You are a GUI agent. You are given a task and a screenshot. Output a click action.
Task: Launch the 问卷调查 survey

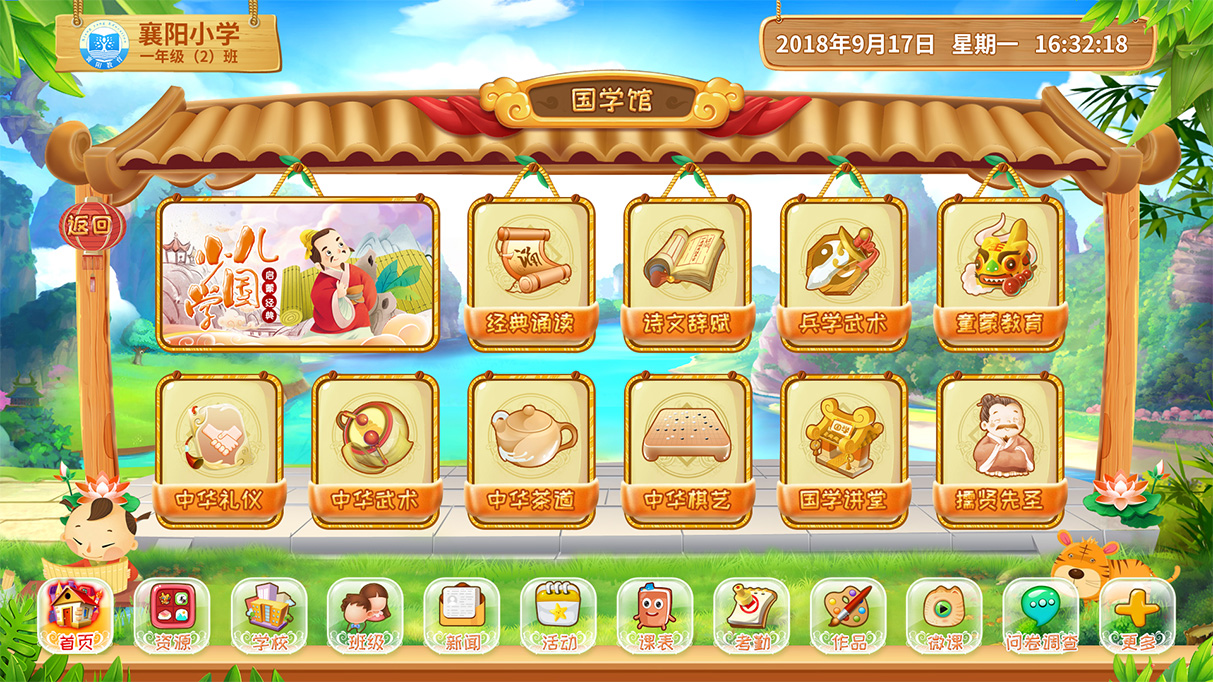pos(1041,615)
